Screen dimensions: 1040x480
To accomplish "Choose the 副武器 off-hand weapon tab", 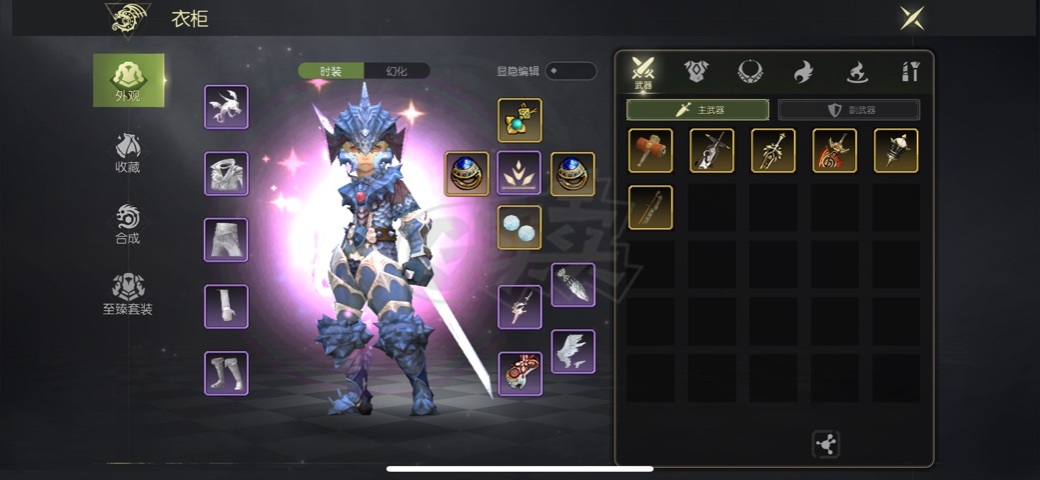I will tap(848, 110).
